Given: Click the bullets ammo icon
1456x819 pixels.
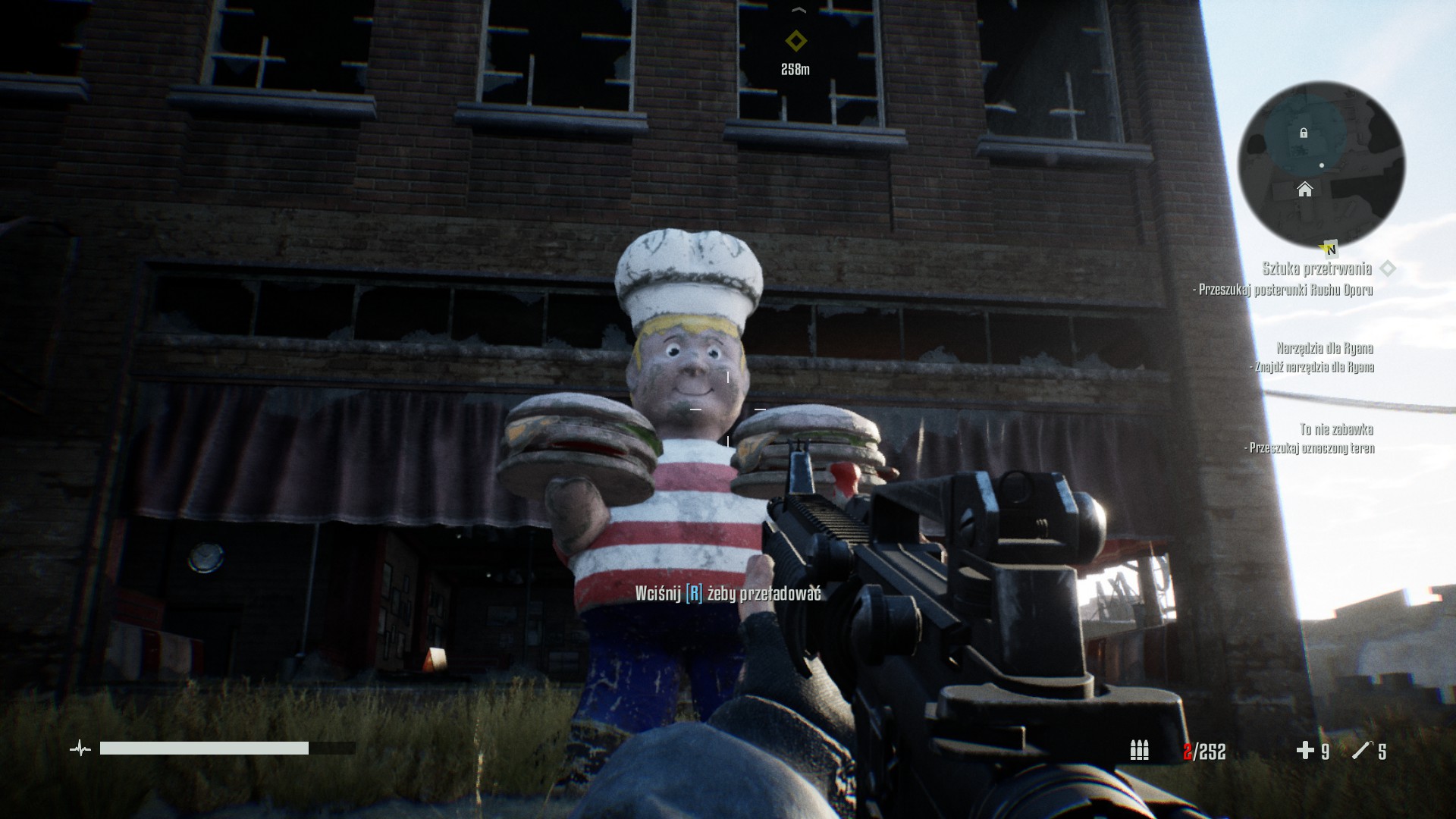Looking at the screenshot, I should click(x=1139, y=751).
